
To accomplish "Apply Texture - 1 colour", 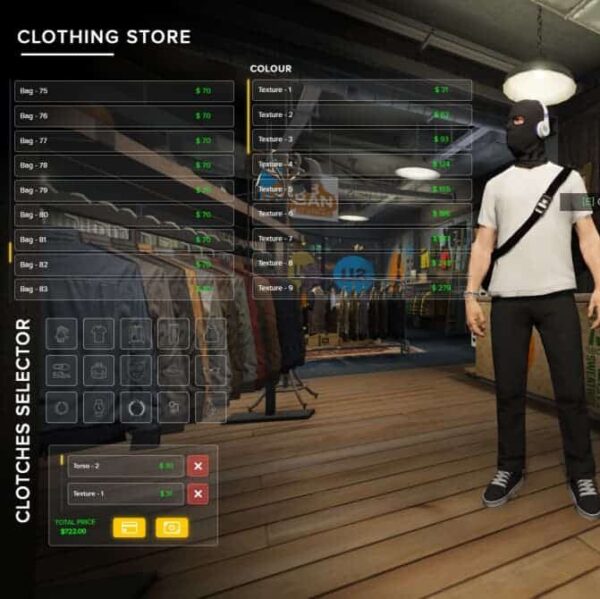I will click(361, 90).
